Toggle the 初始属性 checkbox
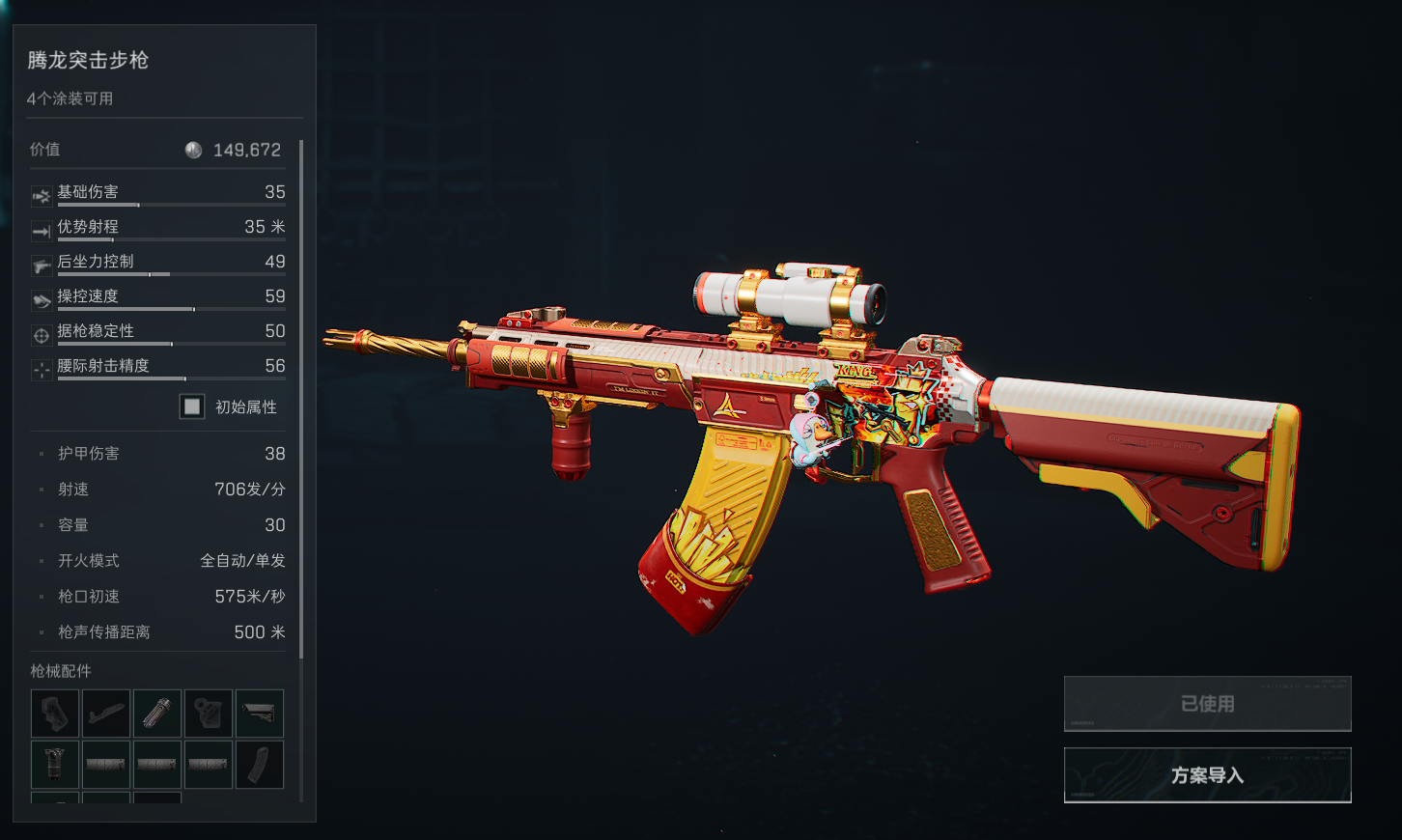Screen dimensions: 1402x840 [x=192, y=406]
